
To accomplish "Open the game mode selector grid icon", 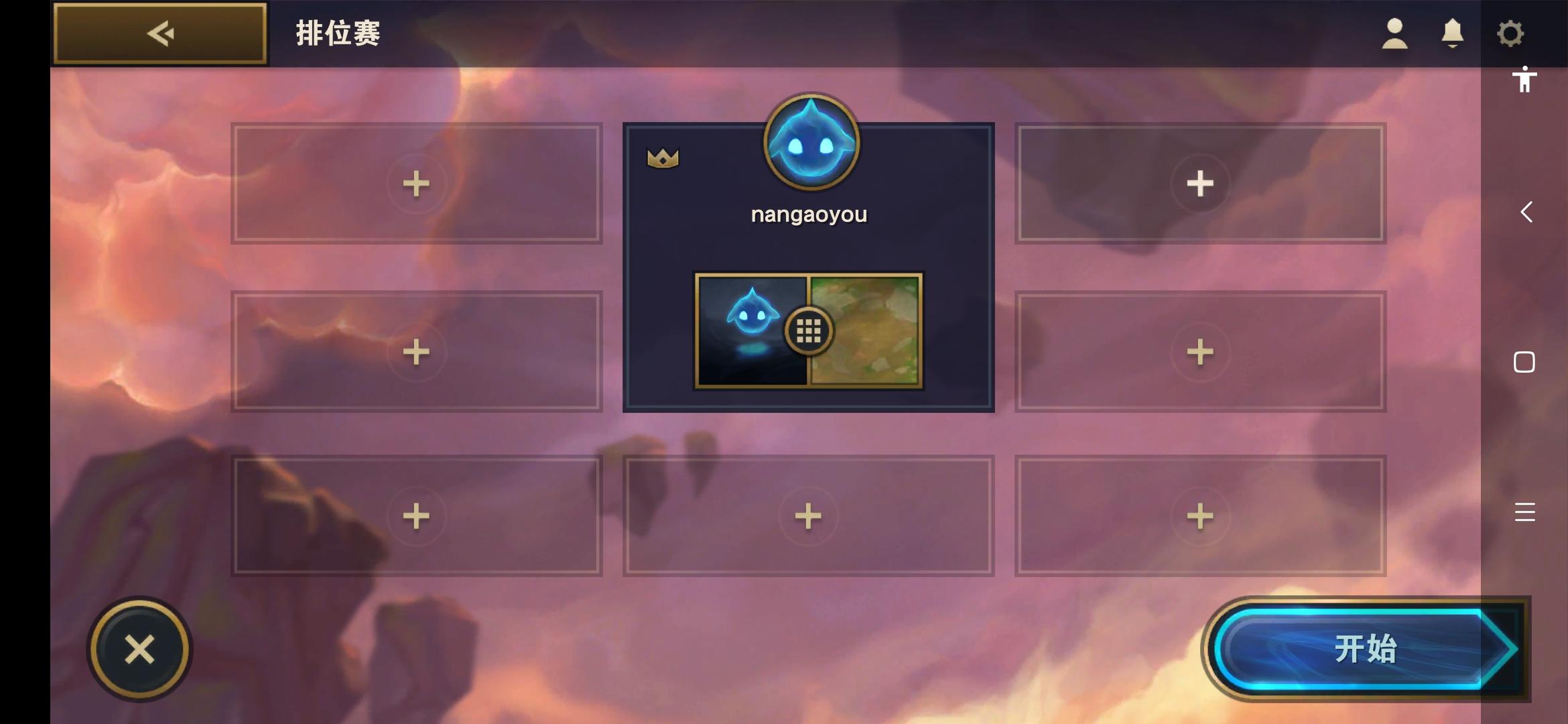I will click(x=808, y=330).
